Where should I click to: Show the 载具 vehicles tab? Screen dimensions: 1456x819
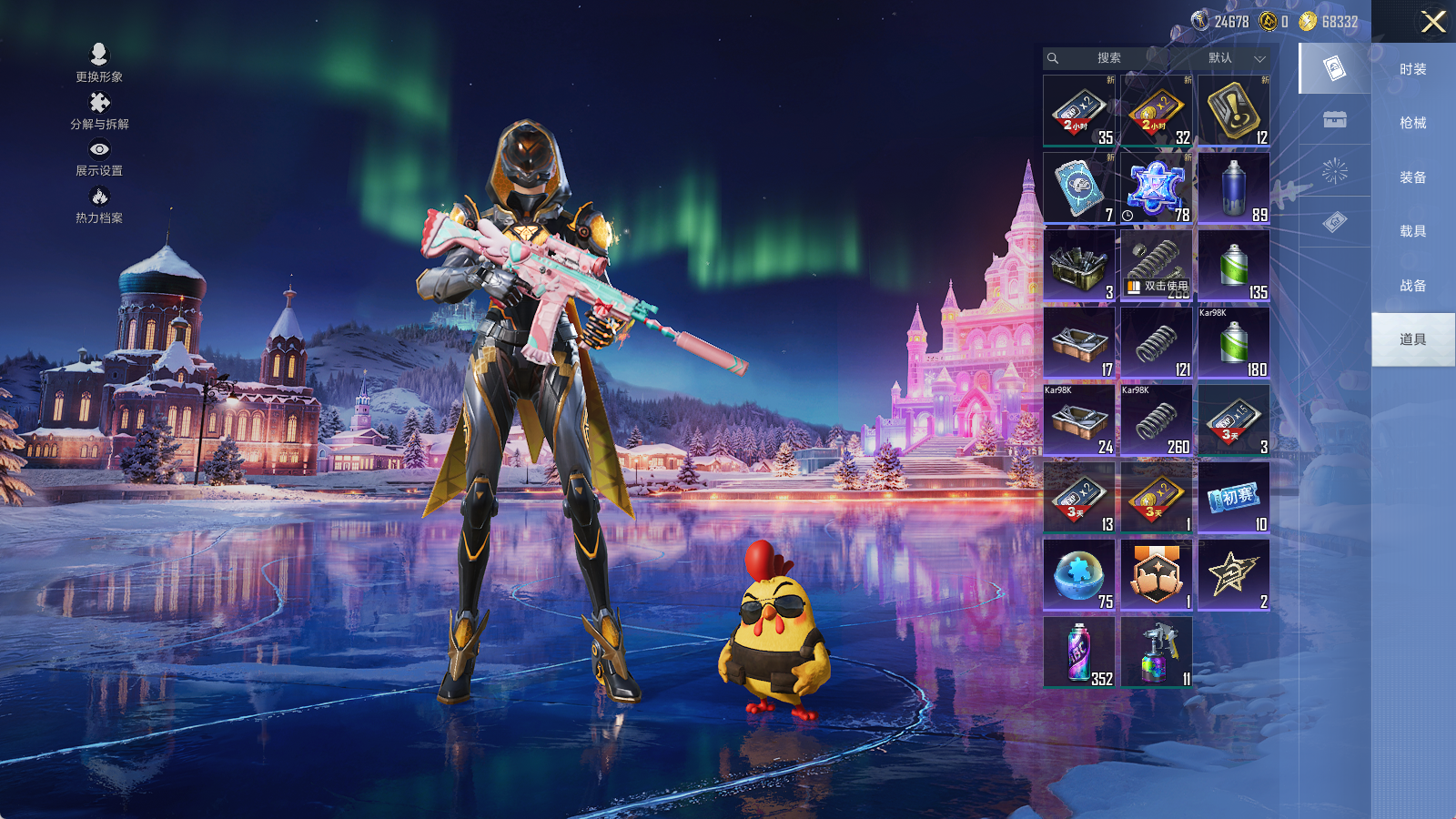tap(1412, 231)
